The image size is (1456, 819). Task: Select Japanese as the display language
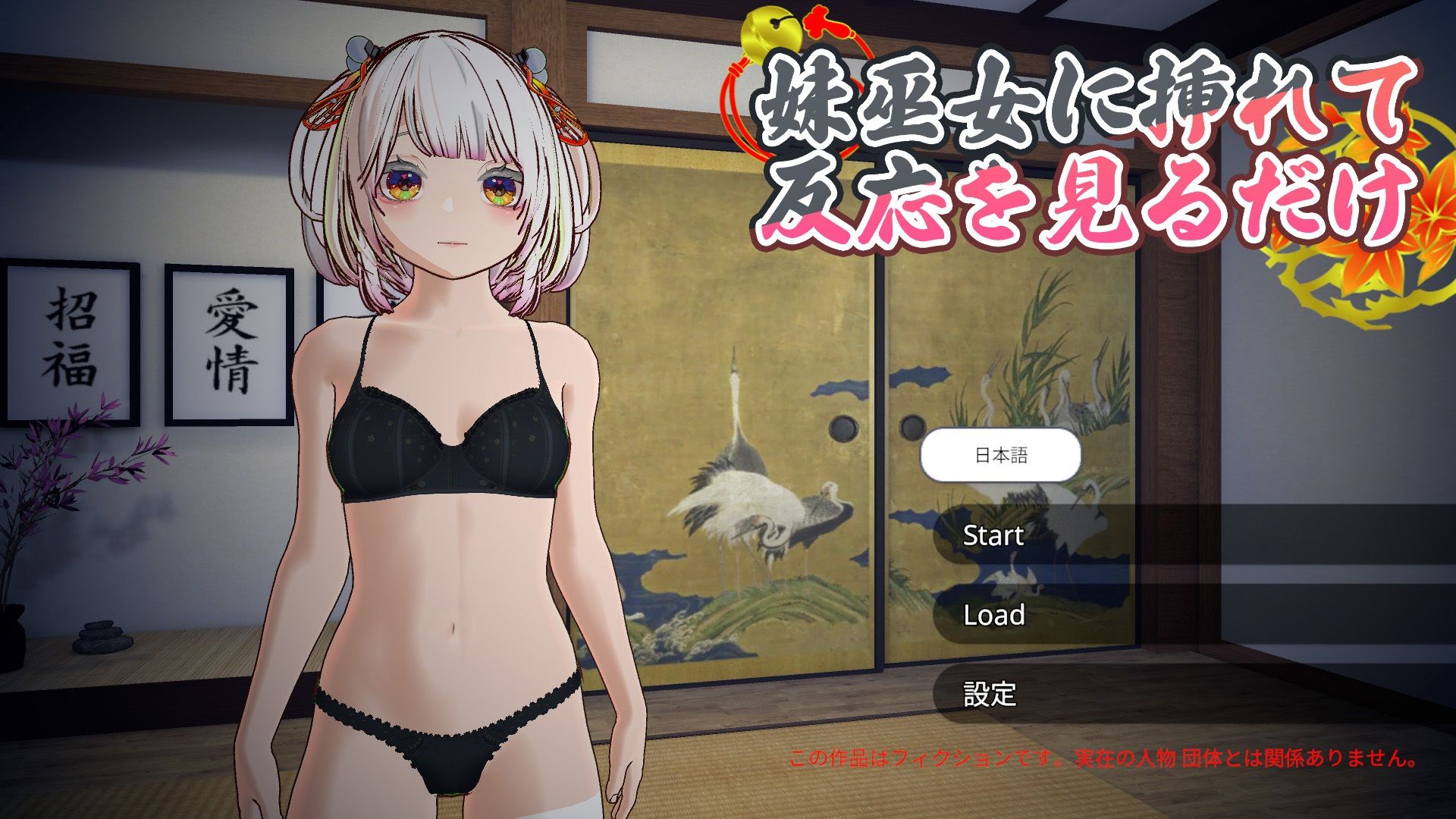1001,453
